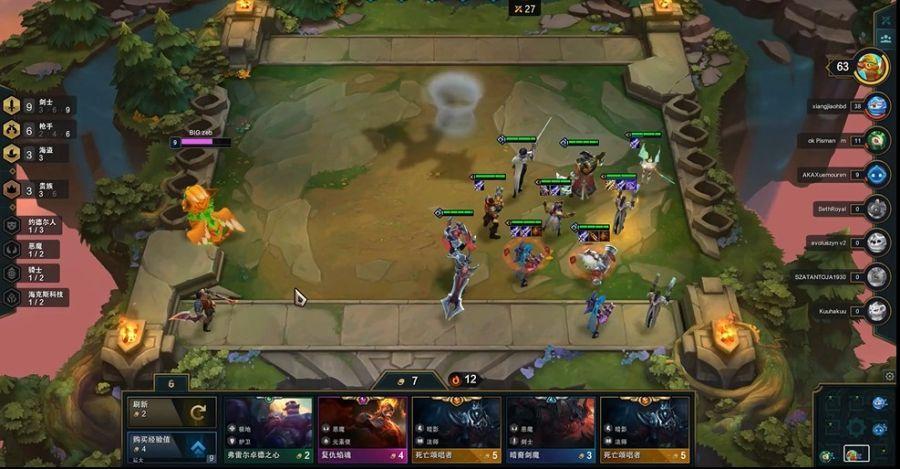Spectate AKAXuemouren's board
Screen dimensions: 900x469
[877, 174]
